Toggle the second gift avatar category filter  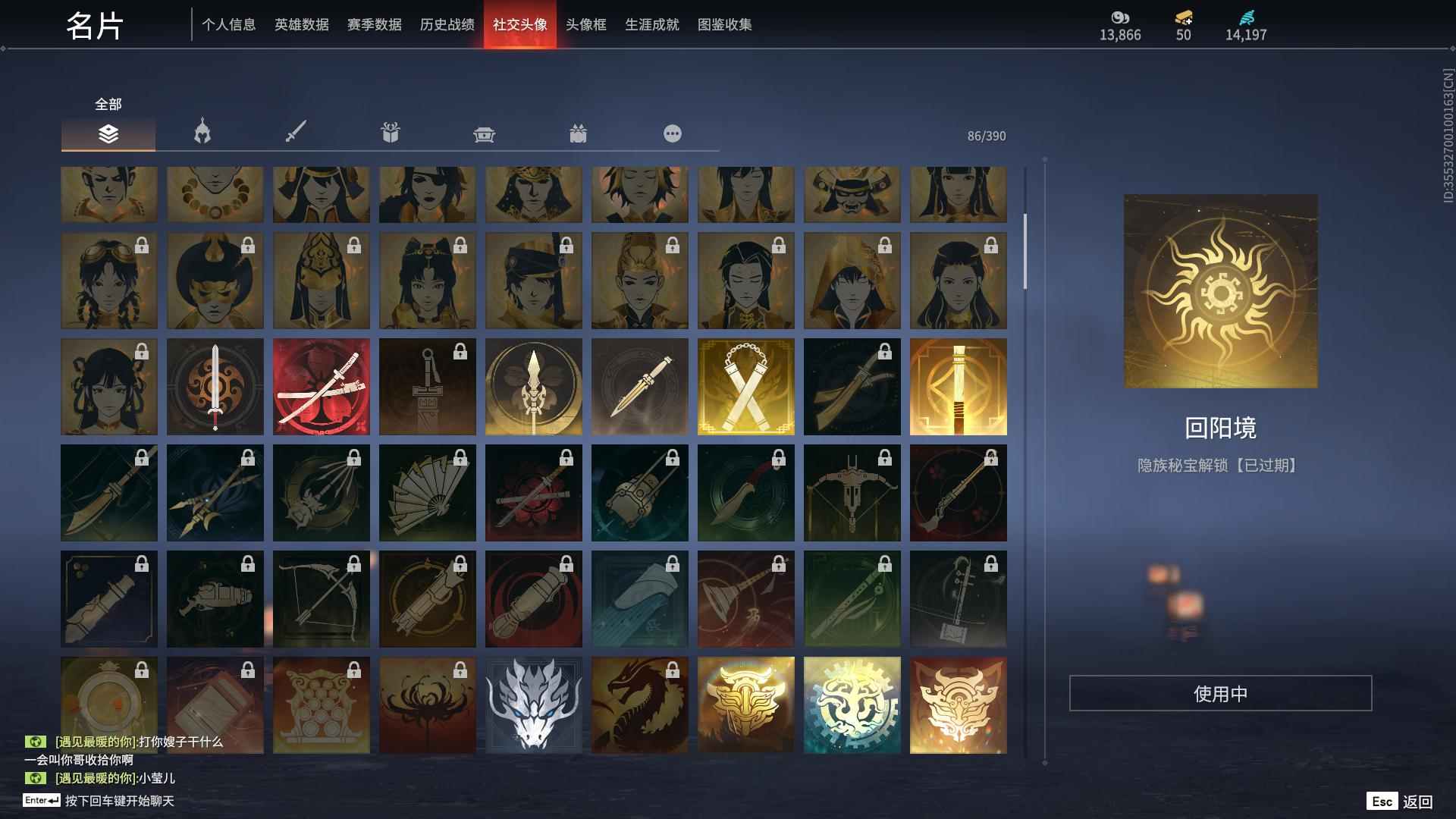579,133
